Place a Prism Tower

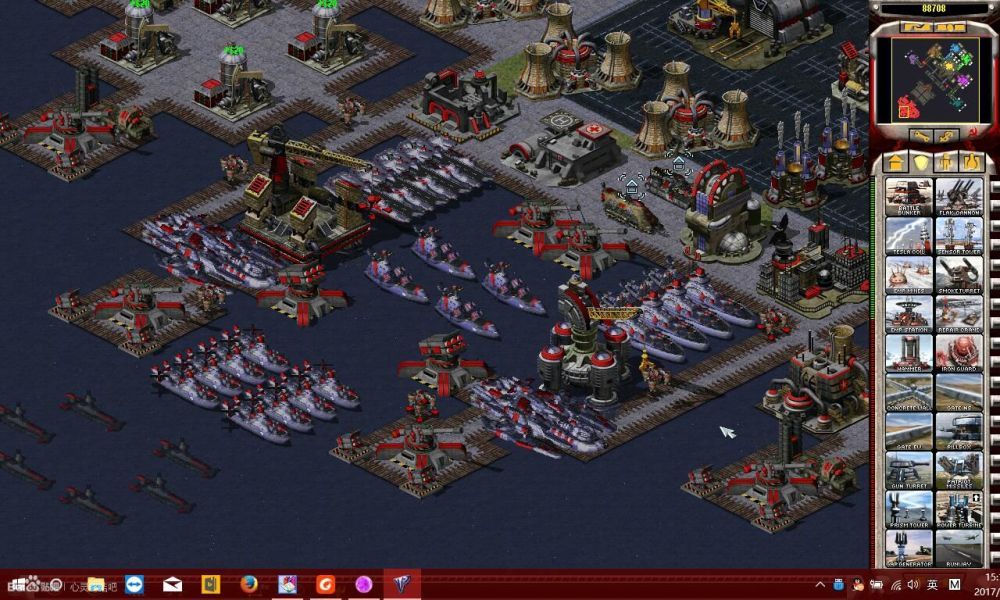pyautogui.click(x=909, y=509)
